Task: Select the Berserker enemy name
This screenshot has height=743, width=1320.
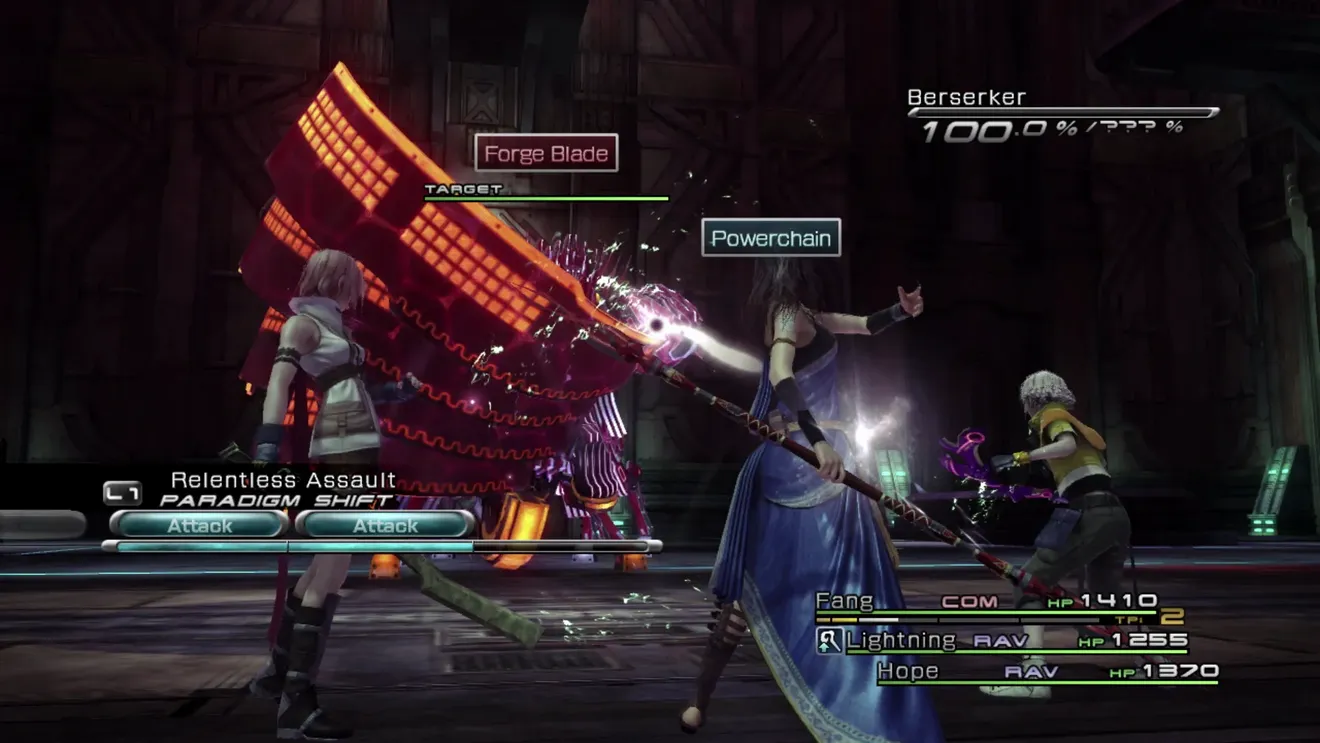Action: (966, 98)
